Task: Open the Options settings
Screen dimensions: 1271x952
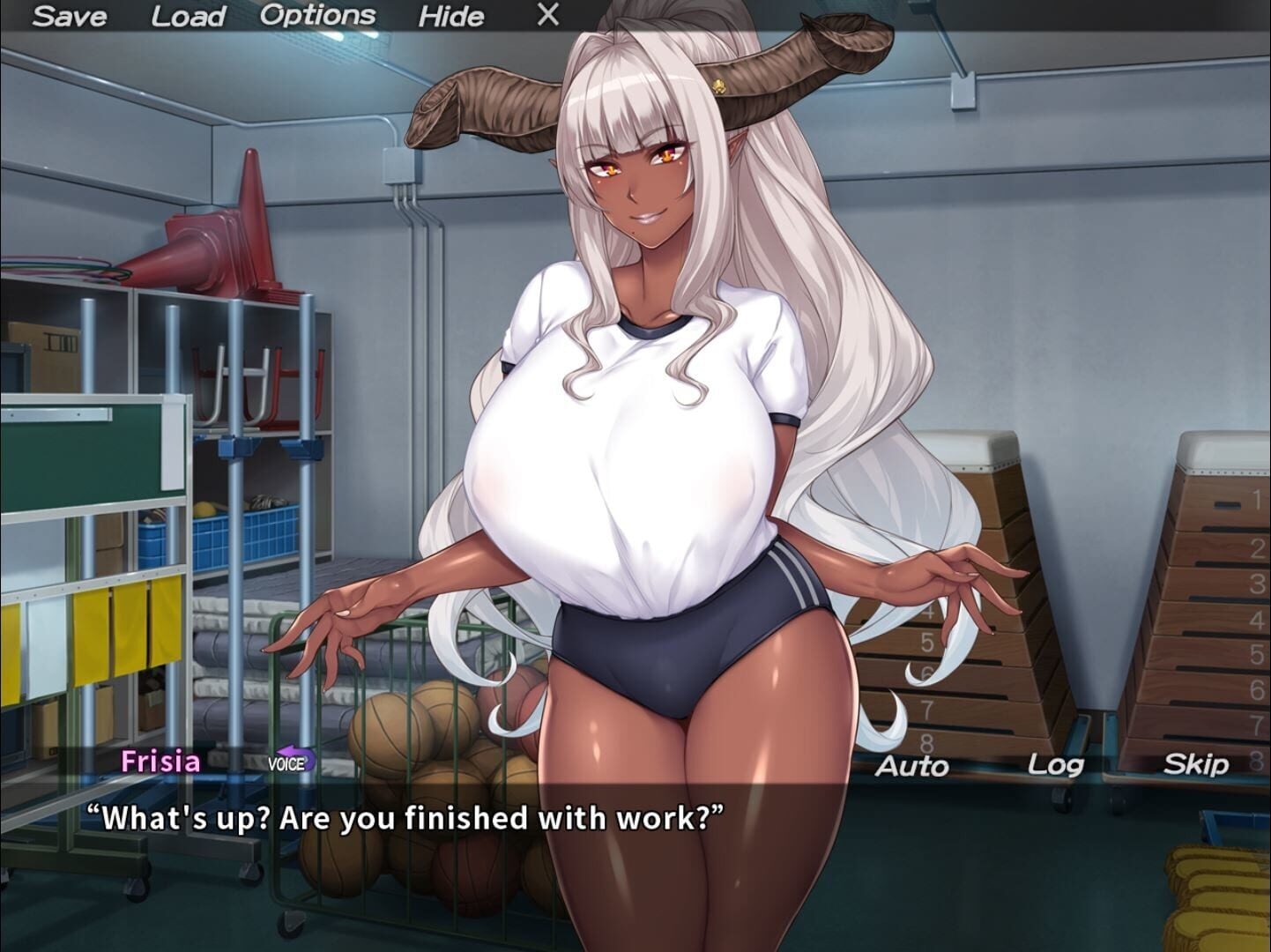Action: coord(319,13)
